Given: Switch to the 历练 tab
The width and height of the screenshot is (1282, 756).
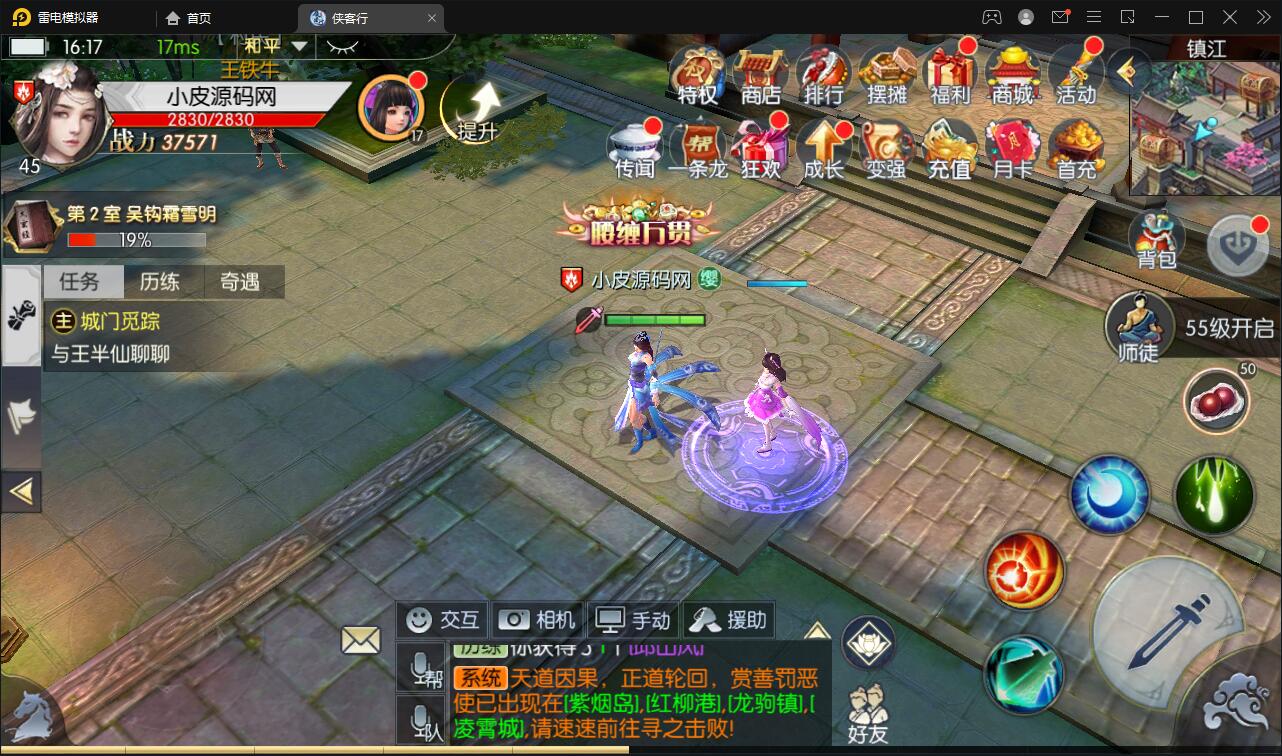Looking at the screenshot, I should click(x=161, y=282).
